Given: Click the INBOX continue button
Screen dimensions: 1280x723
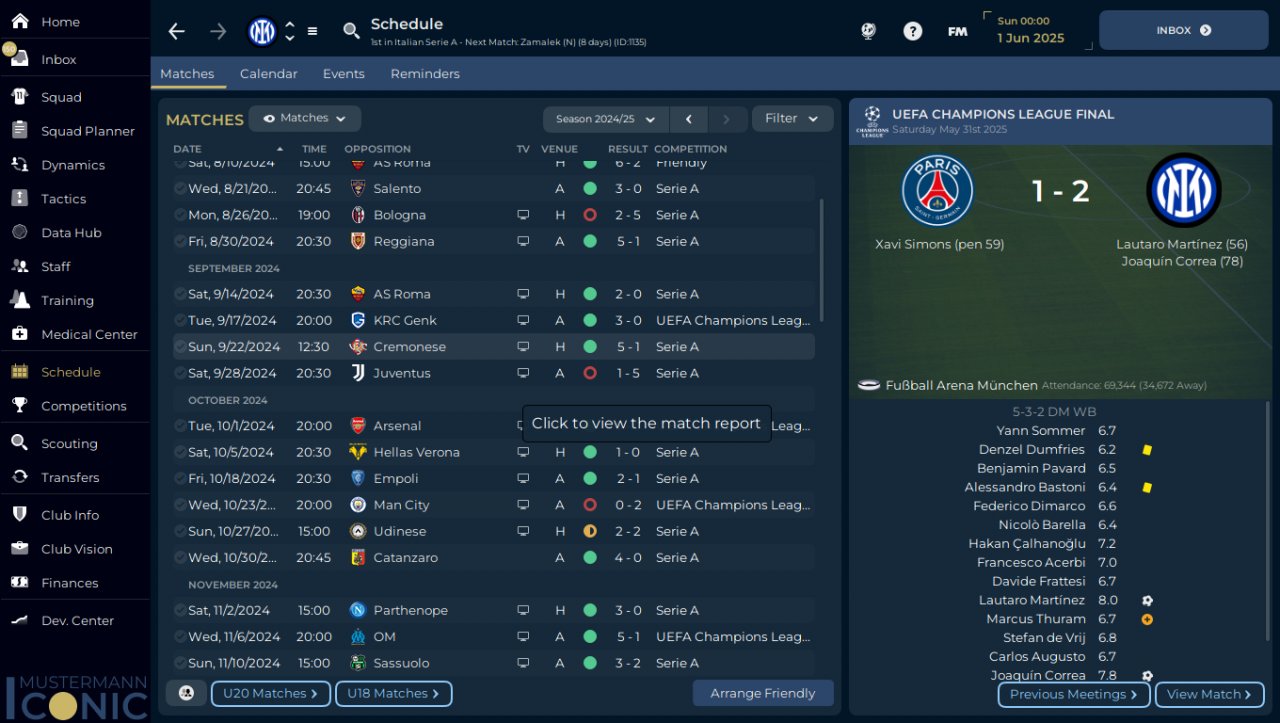Looking at the screenshot, I should [x=1183, y=30].
